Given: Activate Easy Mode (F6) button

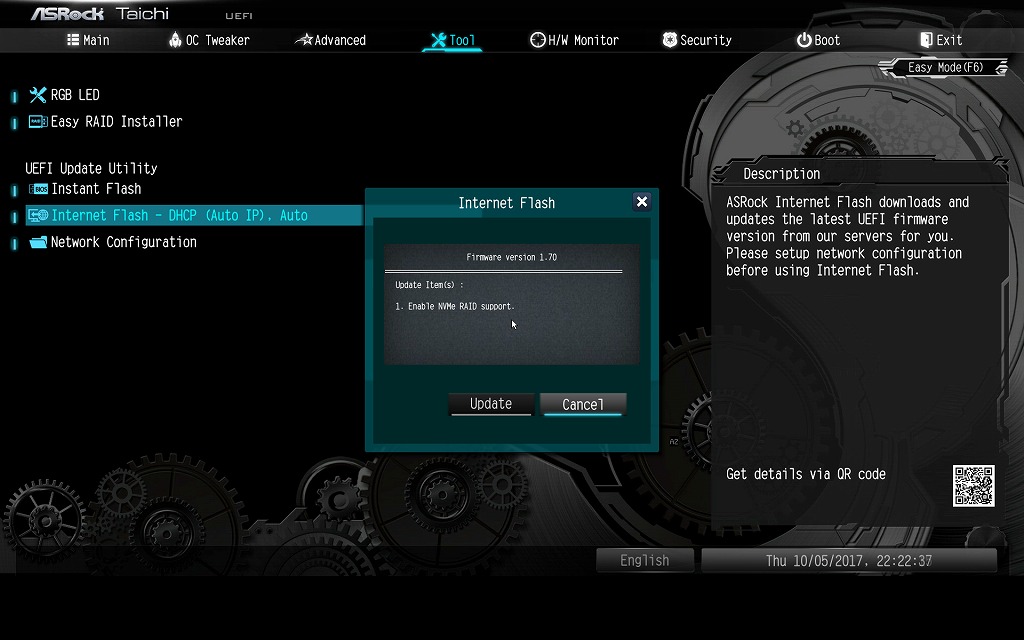Looking at the screenshot, I should coord(944,68).
